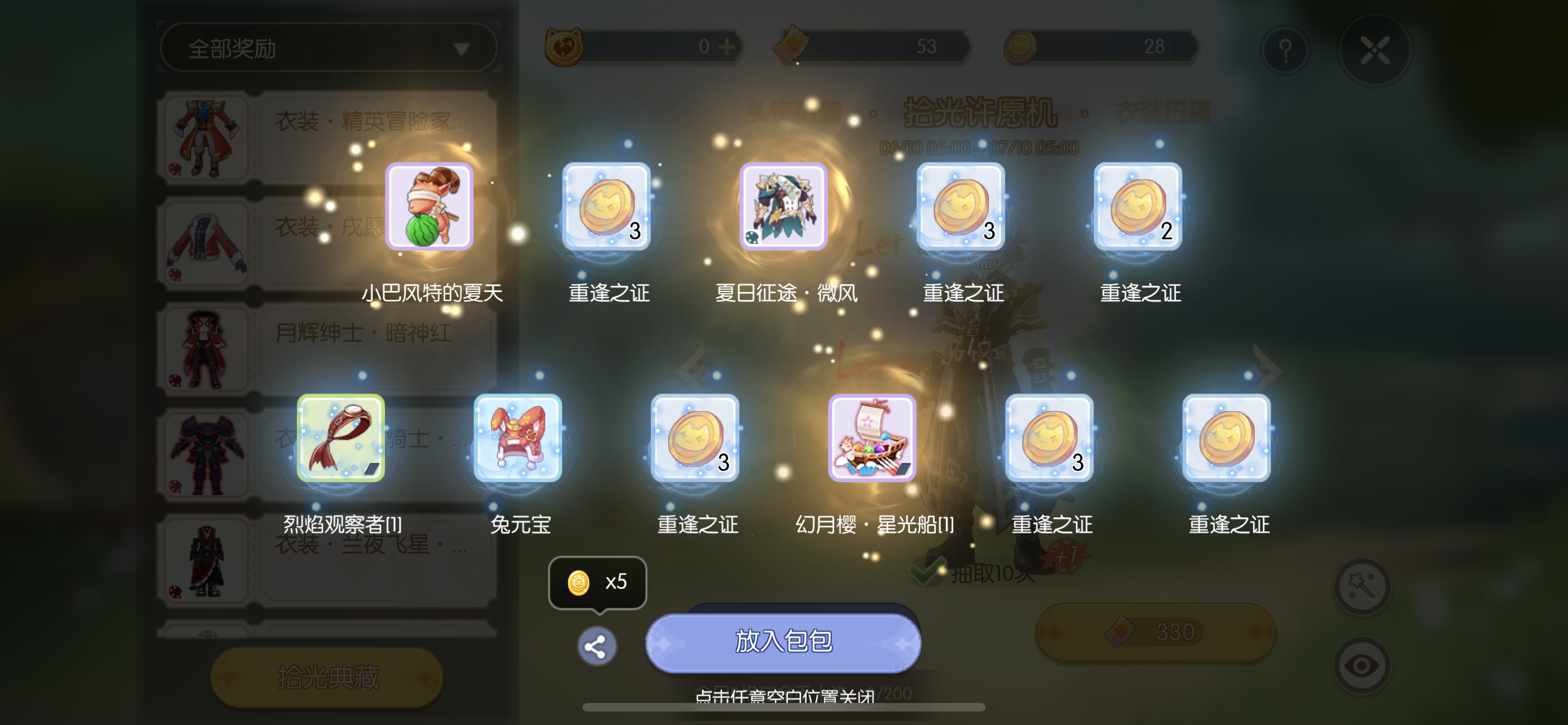Screen dimensions: 1568x725
Task: Tap the 拾光典藏 button at bottom left
Action: coord(326,677)
